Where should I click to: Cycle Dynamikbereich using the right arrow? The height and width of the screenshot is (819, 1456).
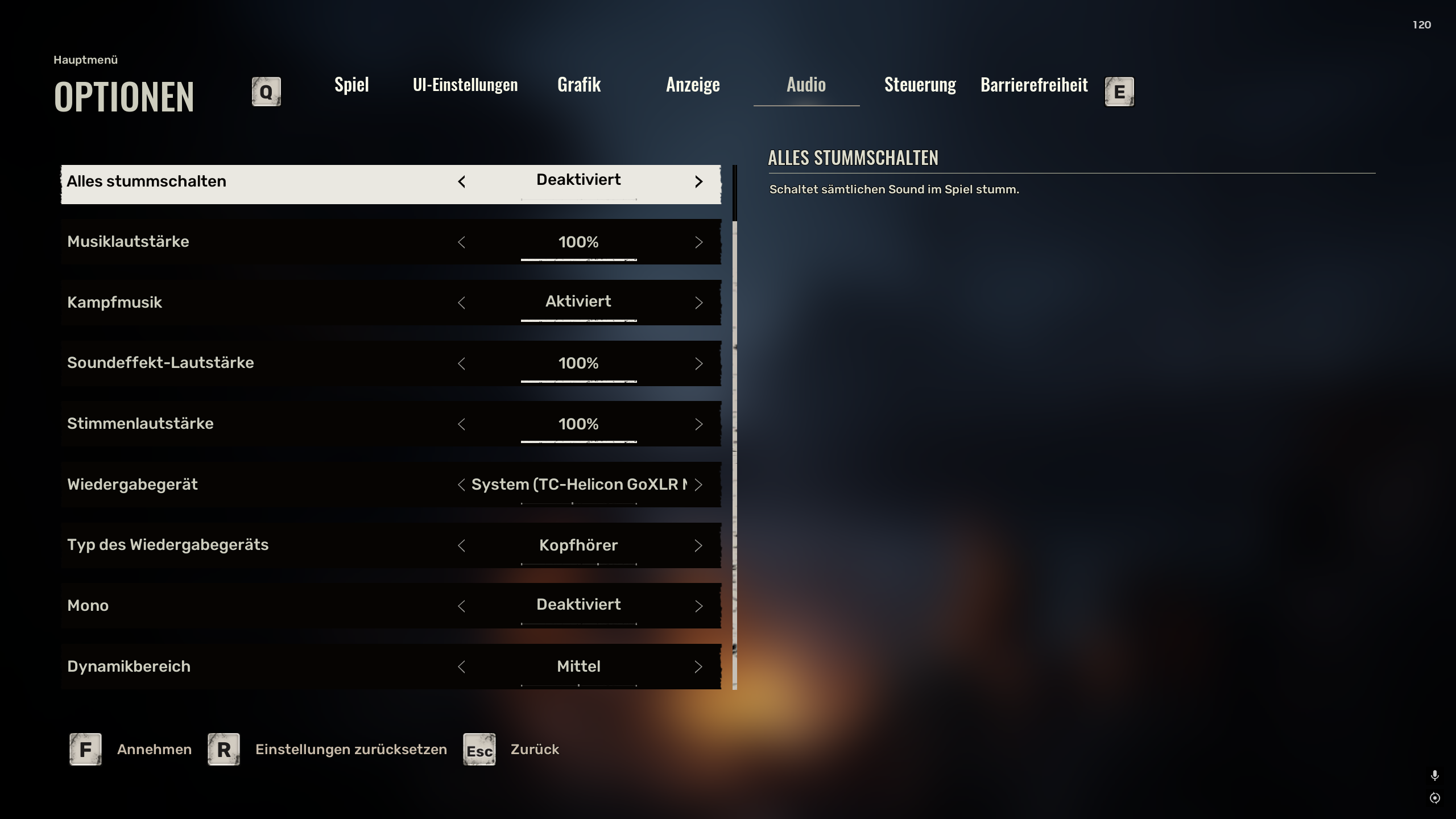click(698, 667)
